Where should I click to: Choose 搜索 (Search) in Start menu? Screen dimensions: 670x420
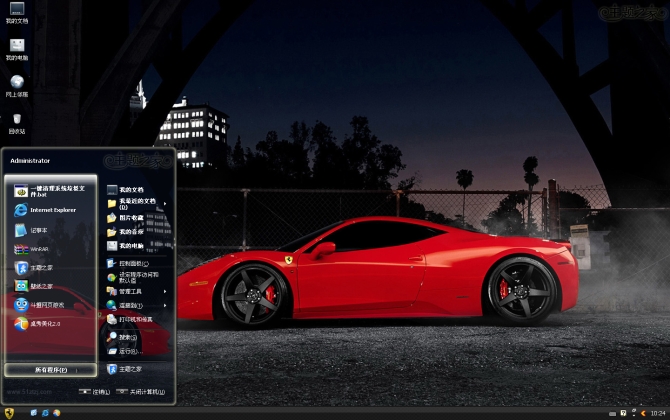pyautogui.click(x=127, y=337)
